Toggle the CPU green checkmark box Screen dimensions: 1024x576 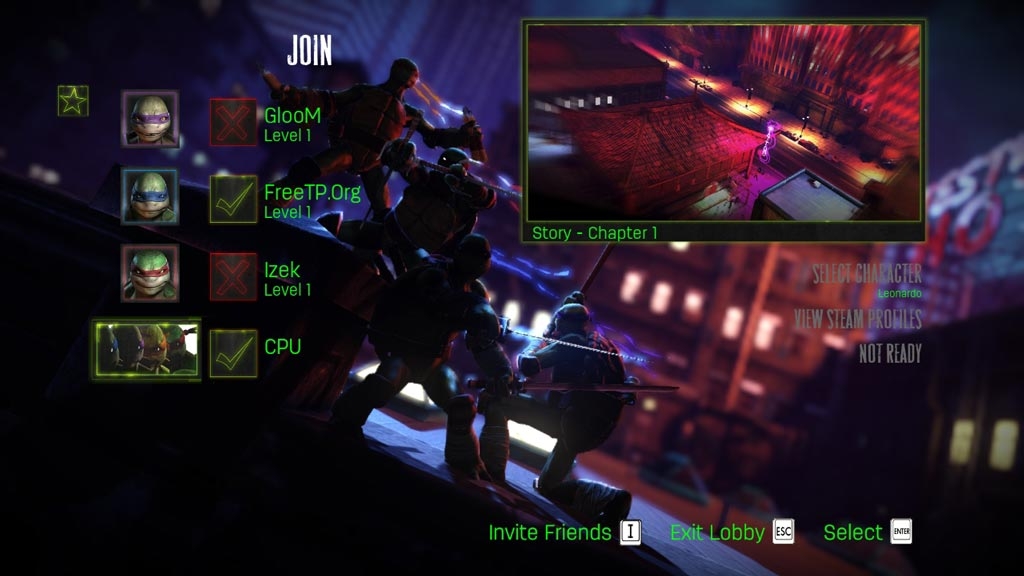233,353
